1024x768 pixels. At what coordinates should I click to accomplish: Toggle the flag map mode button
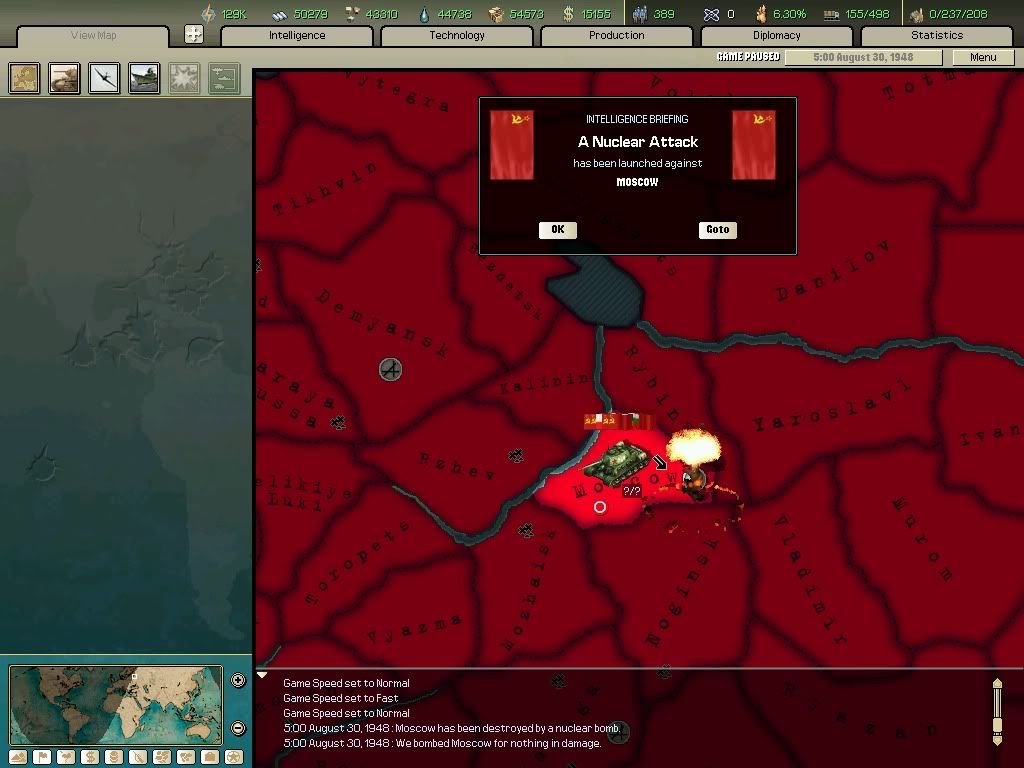42,757
